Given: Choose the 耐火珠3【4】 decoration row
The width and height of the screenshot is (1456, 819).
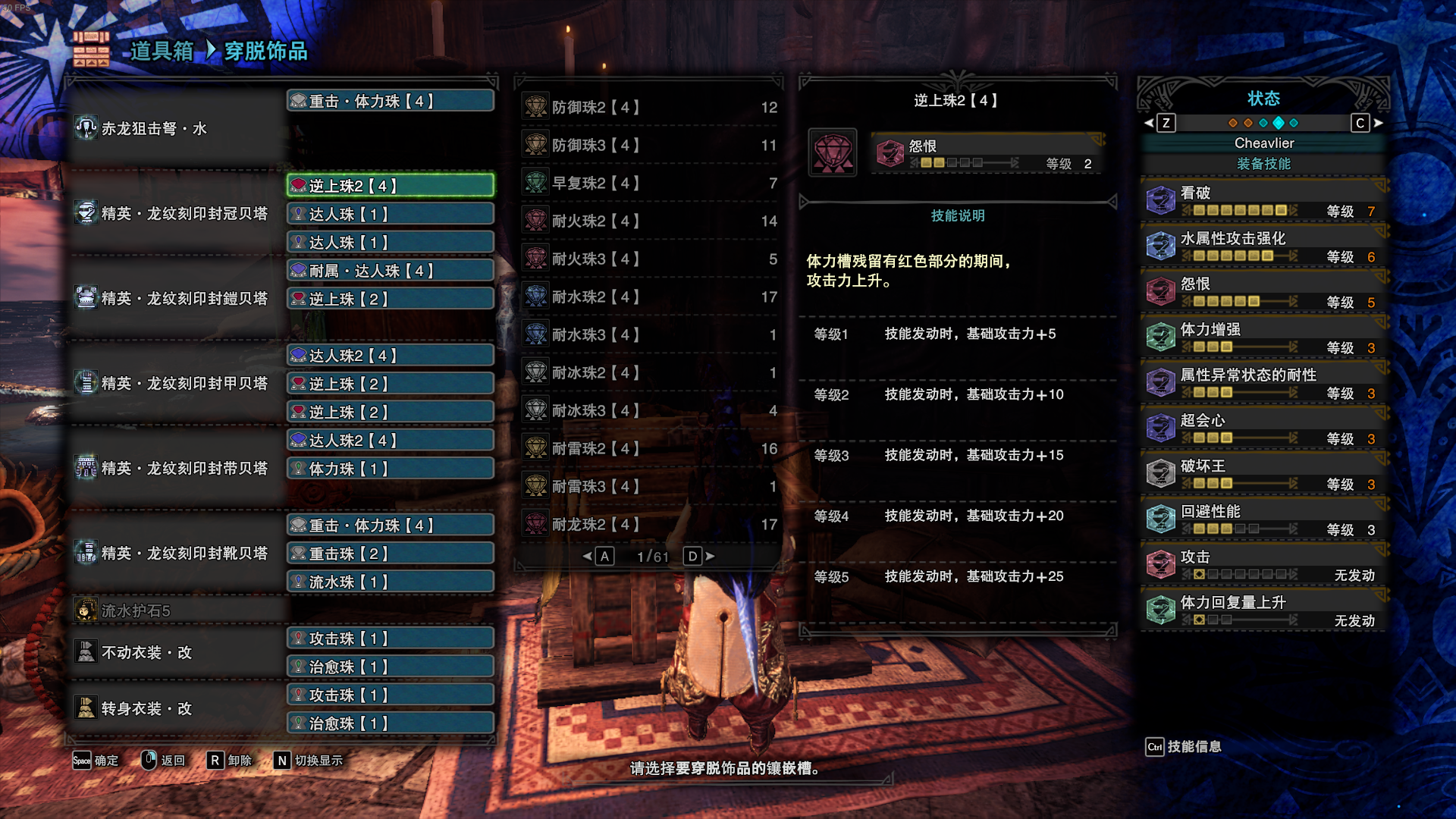Looking at the screenshot, I should (x=650, y=259).
